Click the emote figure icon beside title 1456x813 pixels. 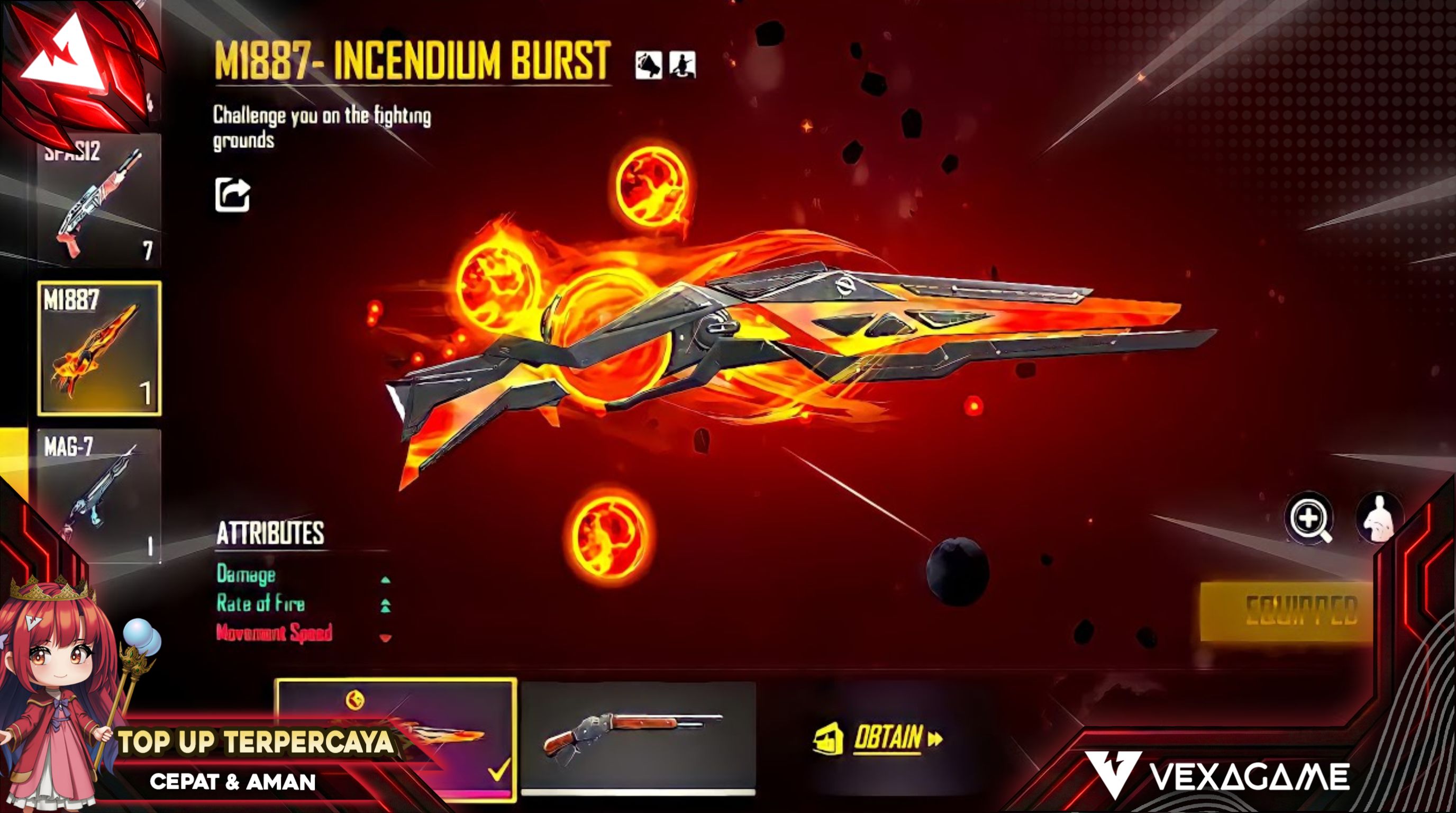(683, 66)
